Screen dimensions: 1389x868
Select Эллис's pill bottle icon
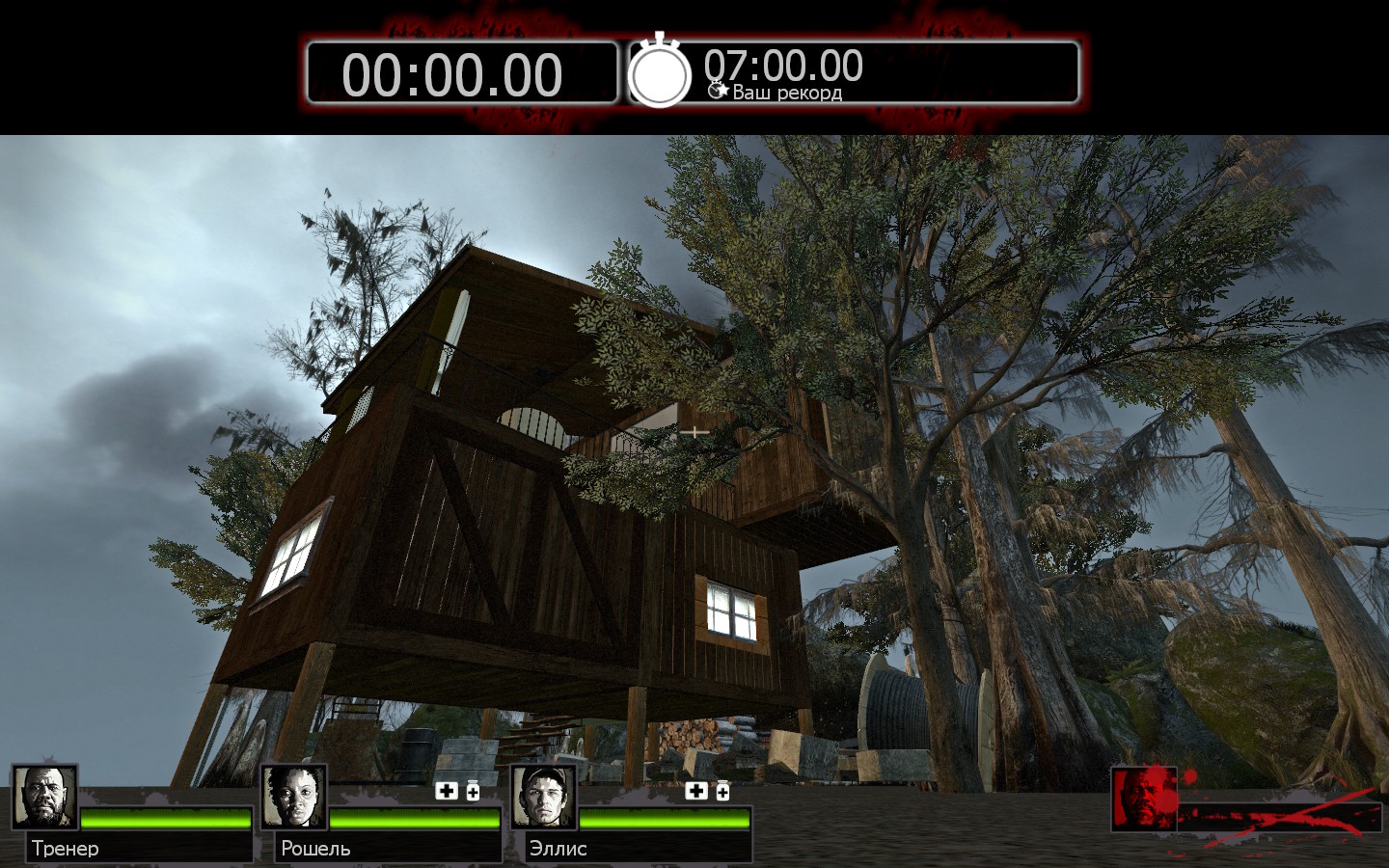722,792
